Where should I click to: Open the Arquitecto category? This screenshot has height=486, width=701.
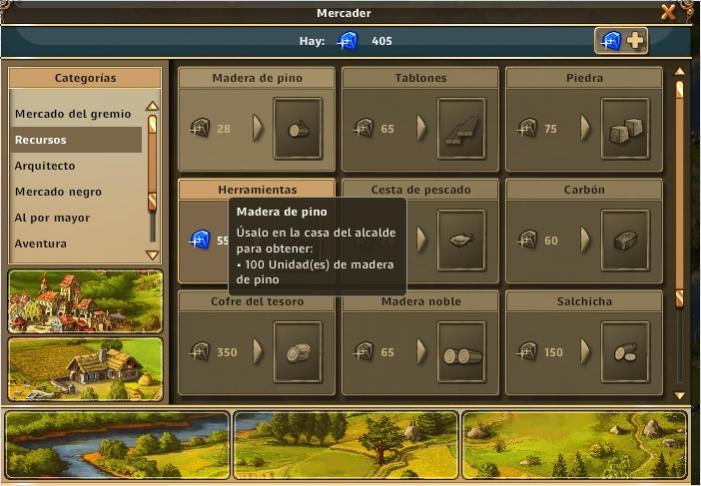coord(73,166)
